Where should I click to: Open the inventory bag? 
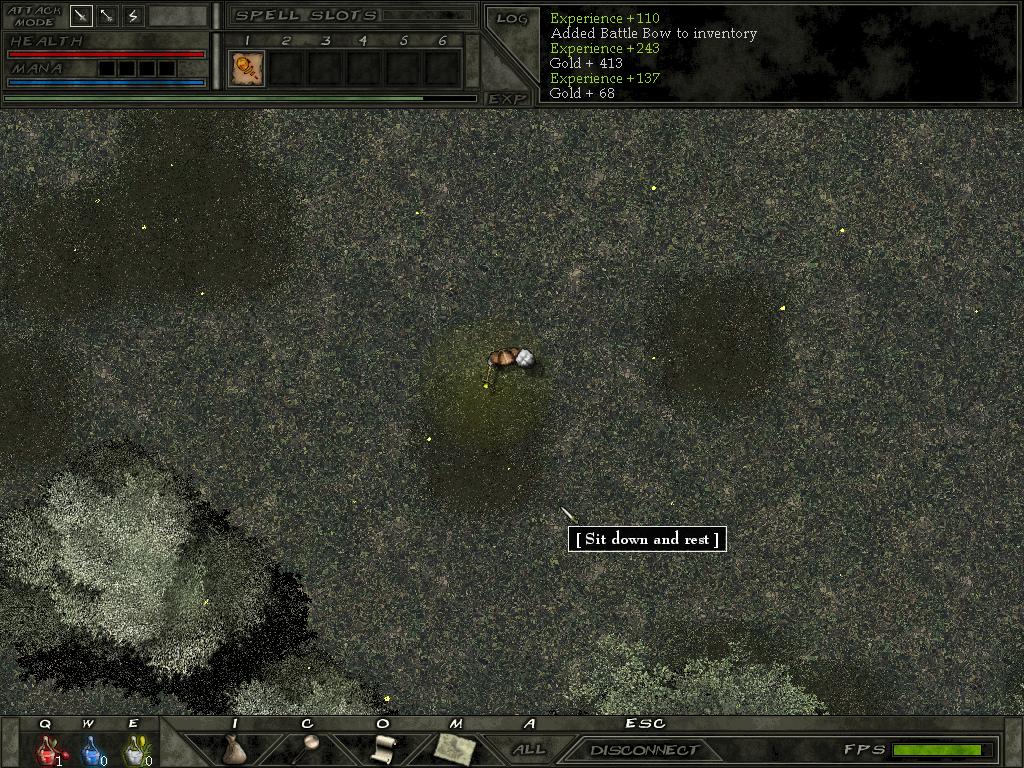pos(234,748)
